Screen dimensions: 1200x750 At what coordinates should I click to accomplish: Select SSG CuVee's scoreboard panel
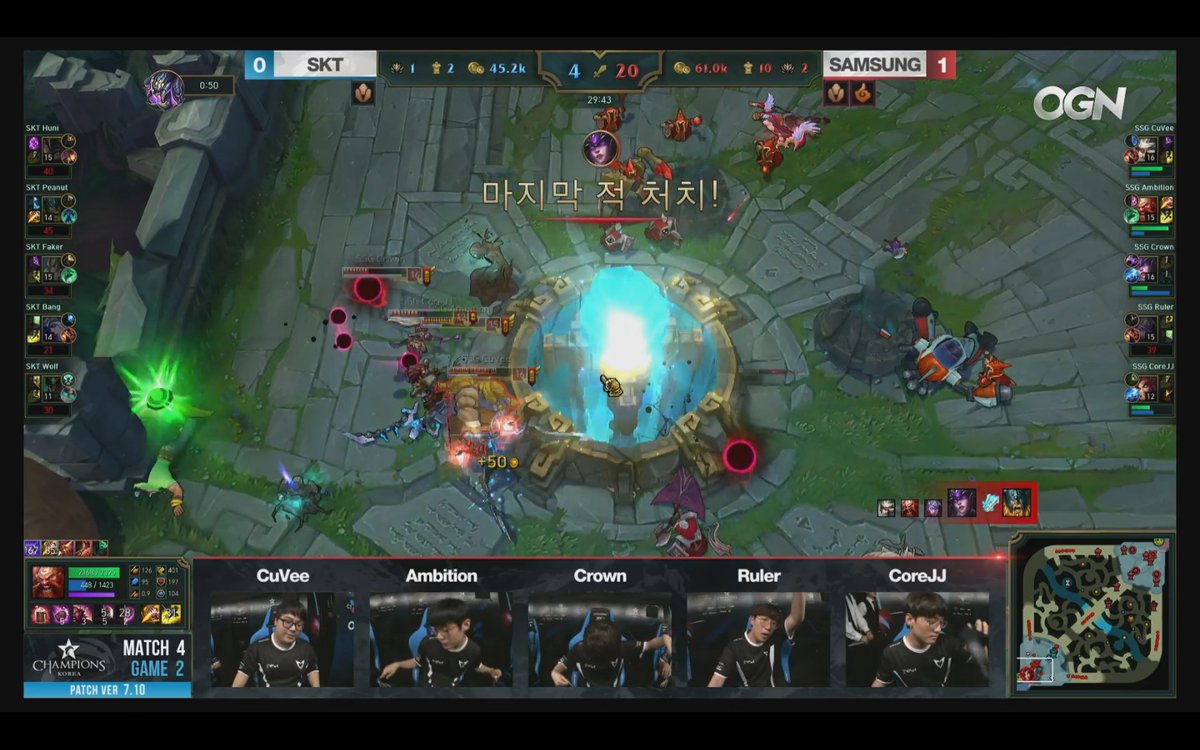coord(1149,150)
